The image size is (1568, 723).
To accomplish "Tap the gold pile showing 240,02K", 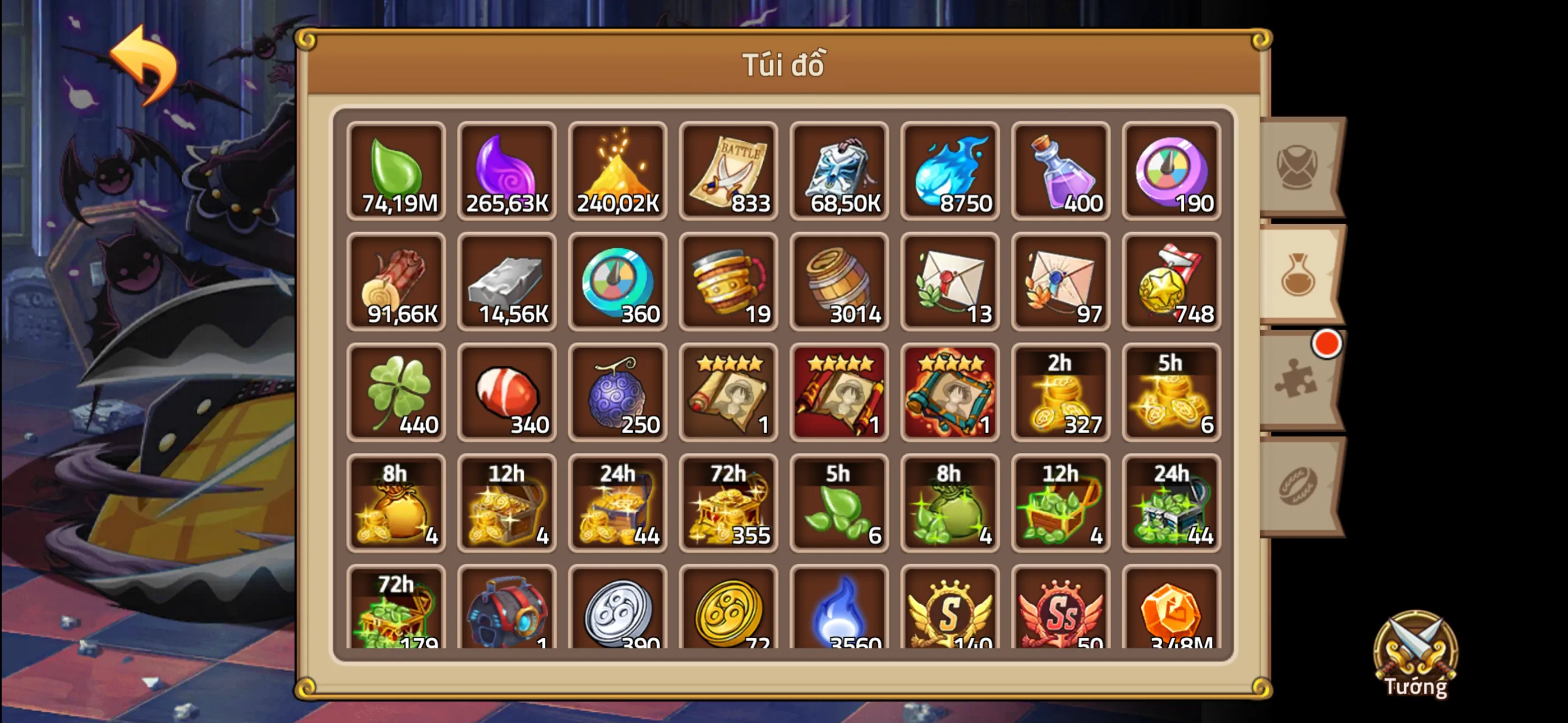I will (618, 172).
